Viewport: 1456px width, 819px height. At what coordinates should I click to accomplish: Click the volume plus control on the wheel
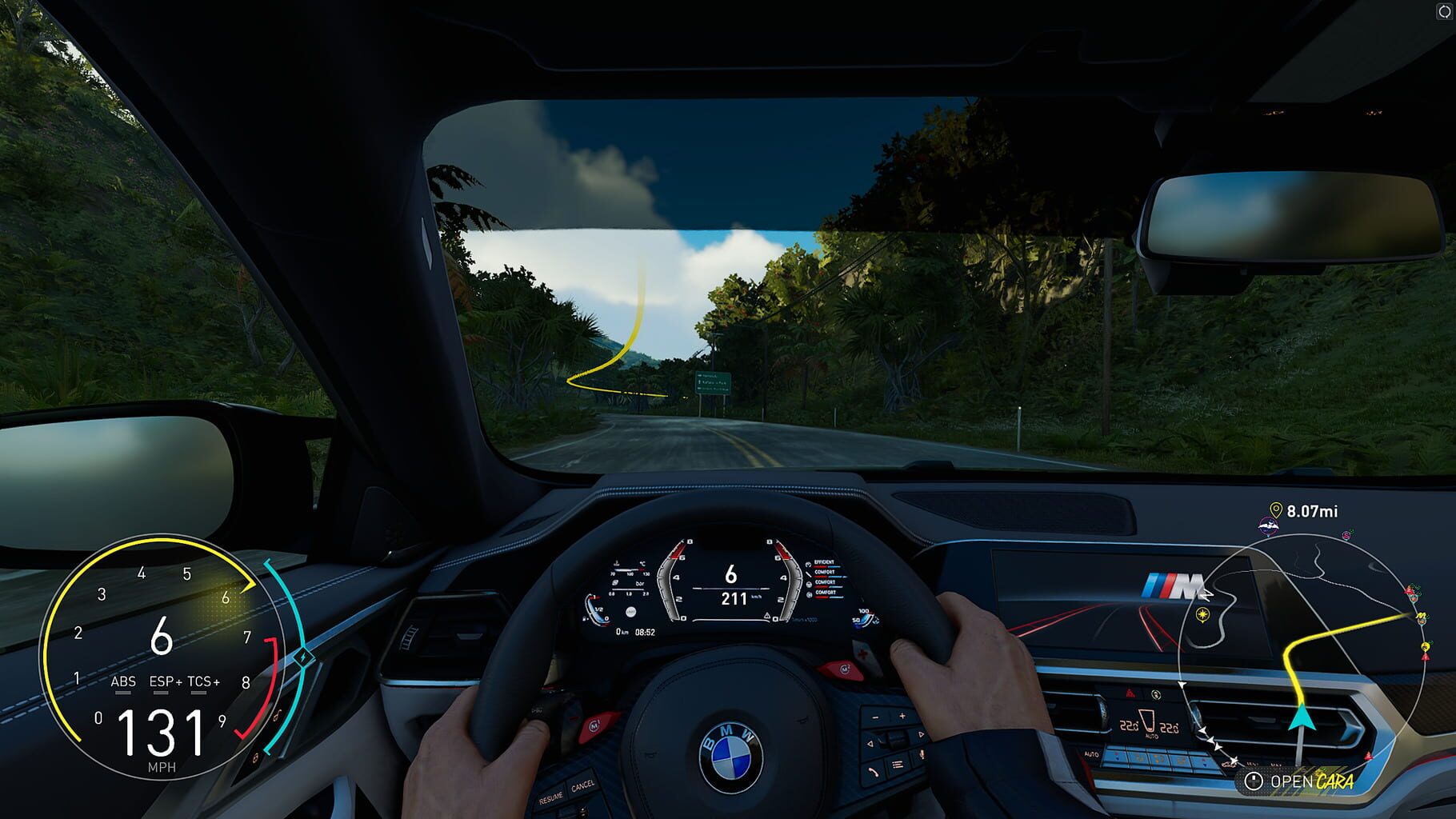pos(902,716)
